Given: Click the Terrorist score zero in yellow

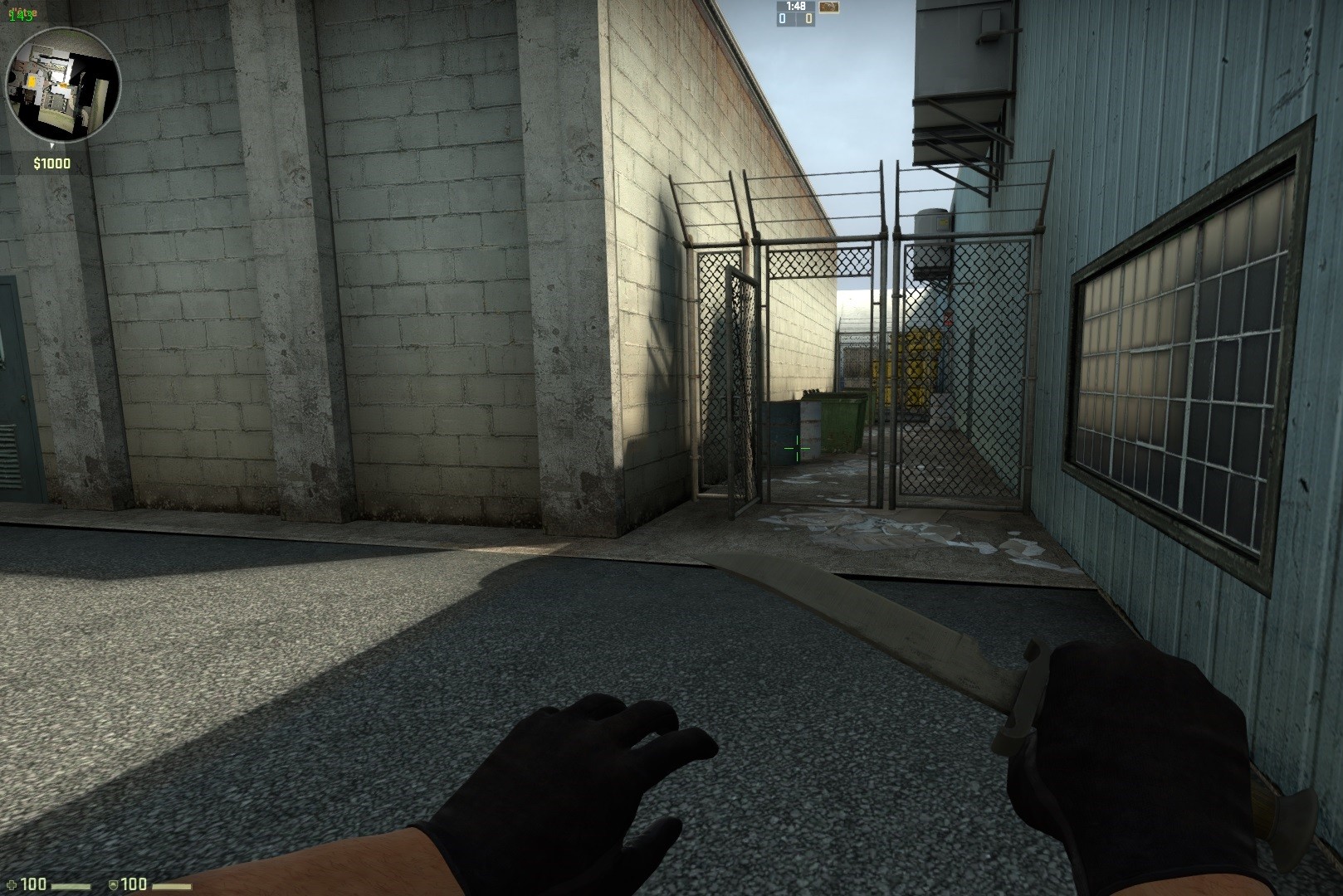Looking at the screenshot, I should tap(808, 19).
